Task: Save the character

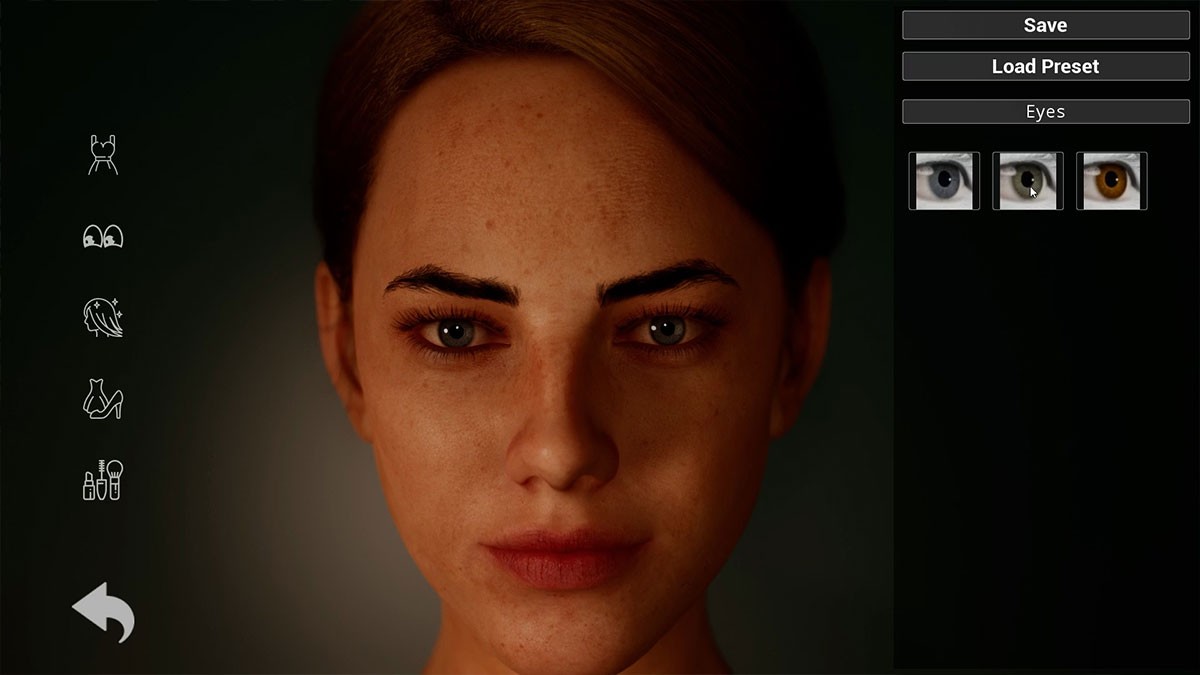Action: pyautogui.click(x=1045, y=25)
